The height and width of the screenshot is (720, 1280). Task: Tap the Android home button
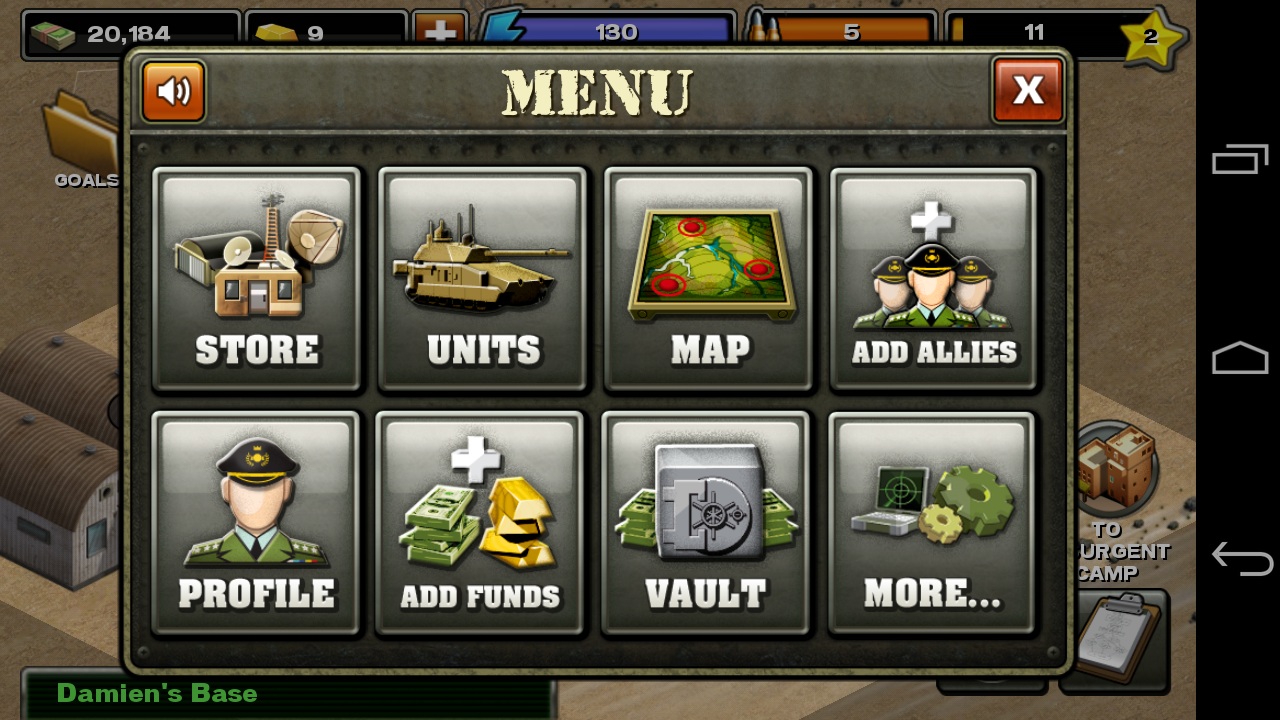click(1240, 357)
